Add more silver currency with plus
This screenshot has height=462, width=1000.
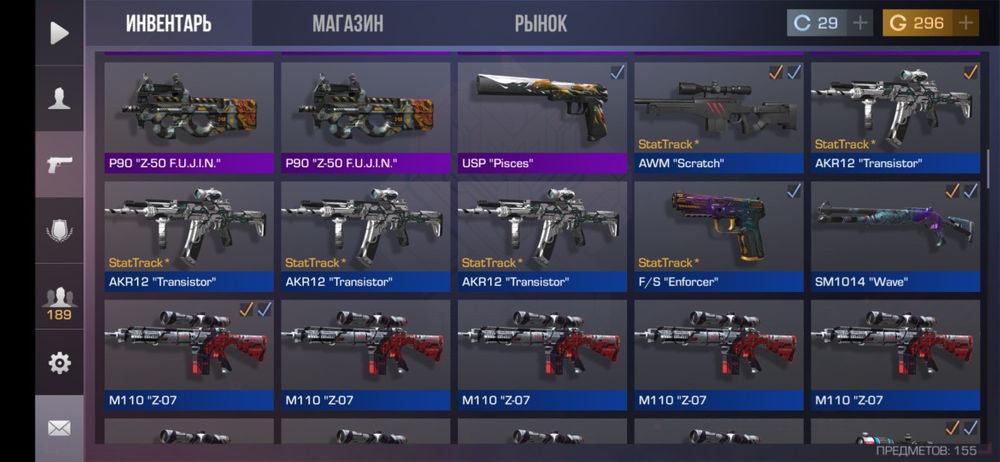tap(860, 23)
